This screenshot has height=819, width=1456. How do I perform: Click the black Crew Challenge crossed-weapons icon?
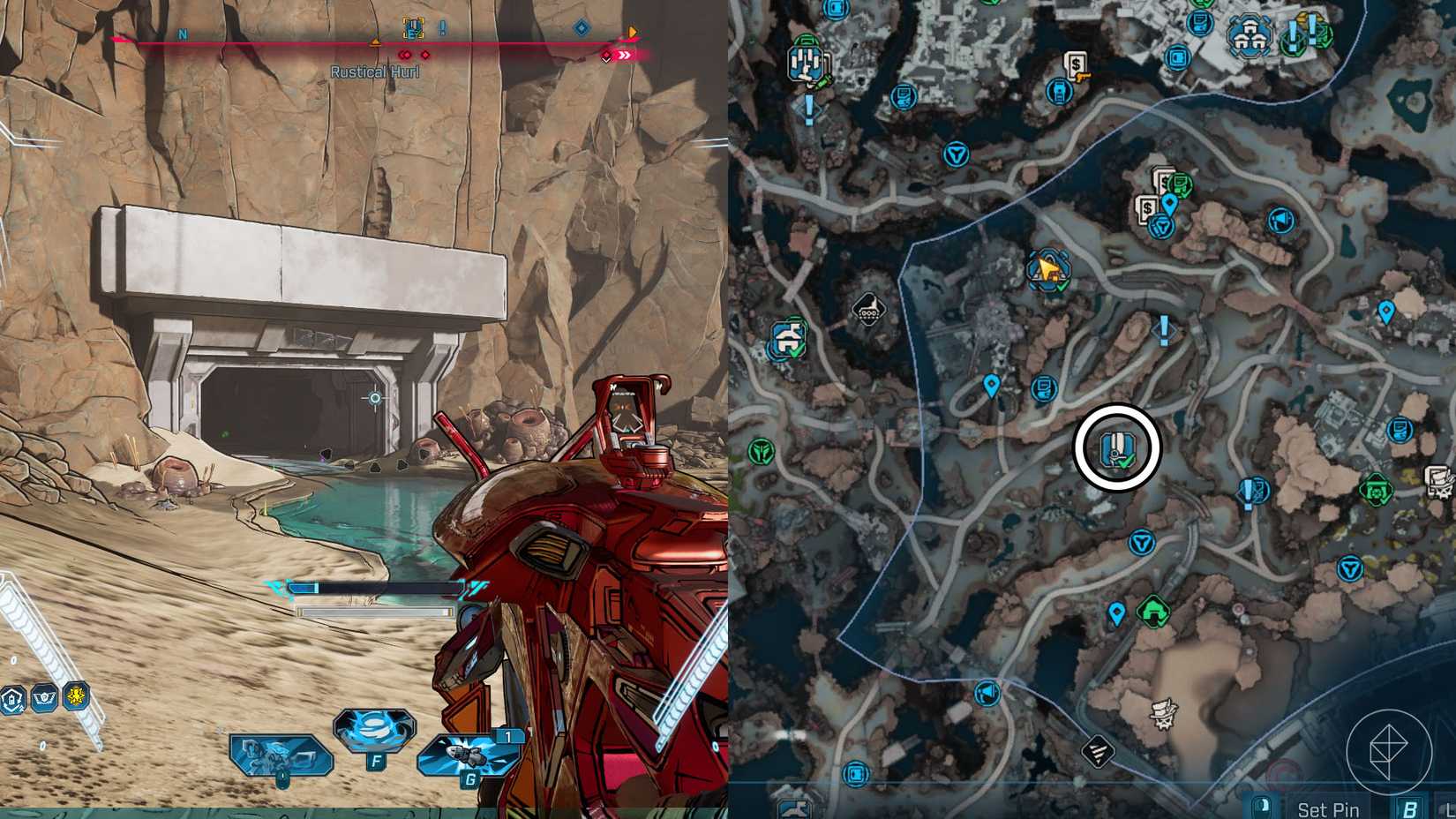(1098, 751)
